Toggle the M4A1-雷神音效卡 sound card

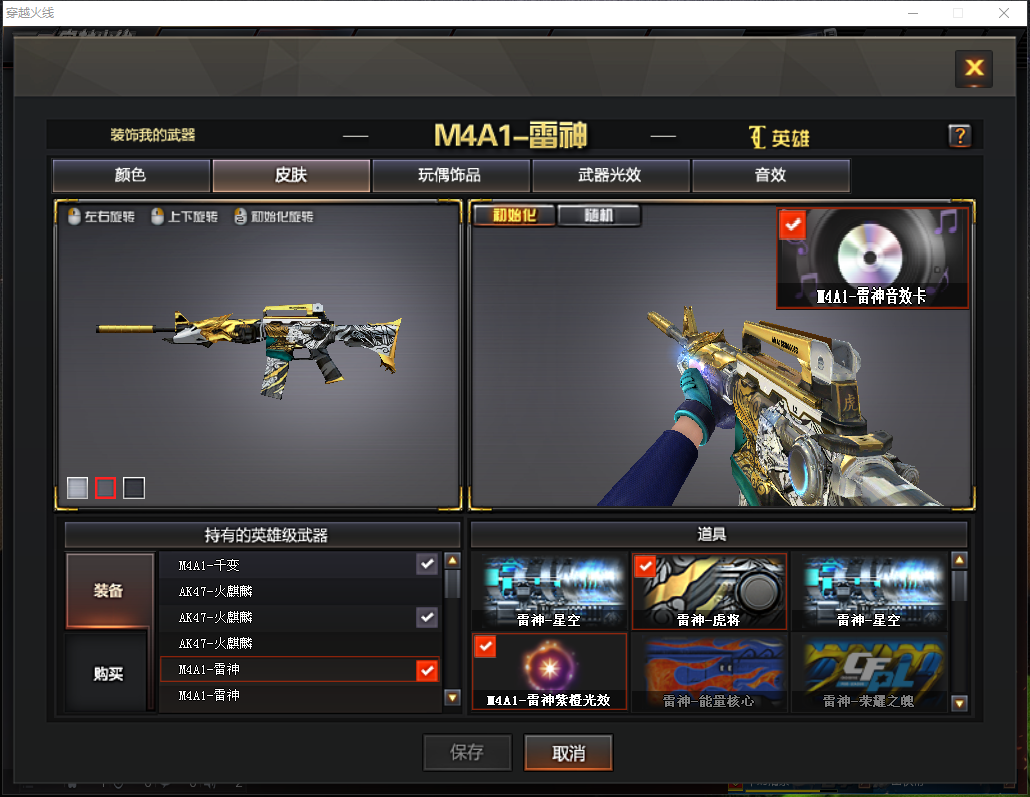pyautogui.click(x=872, y=258)
